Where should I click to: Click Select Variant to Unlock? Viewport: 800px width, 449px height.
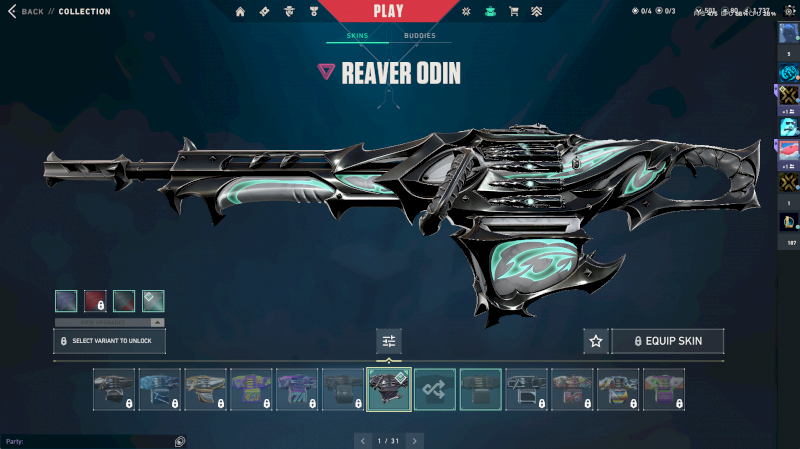click(x=109, y=341)
